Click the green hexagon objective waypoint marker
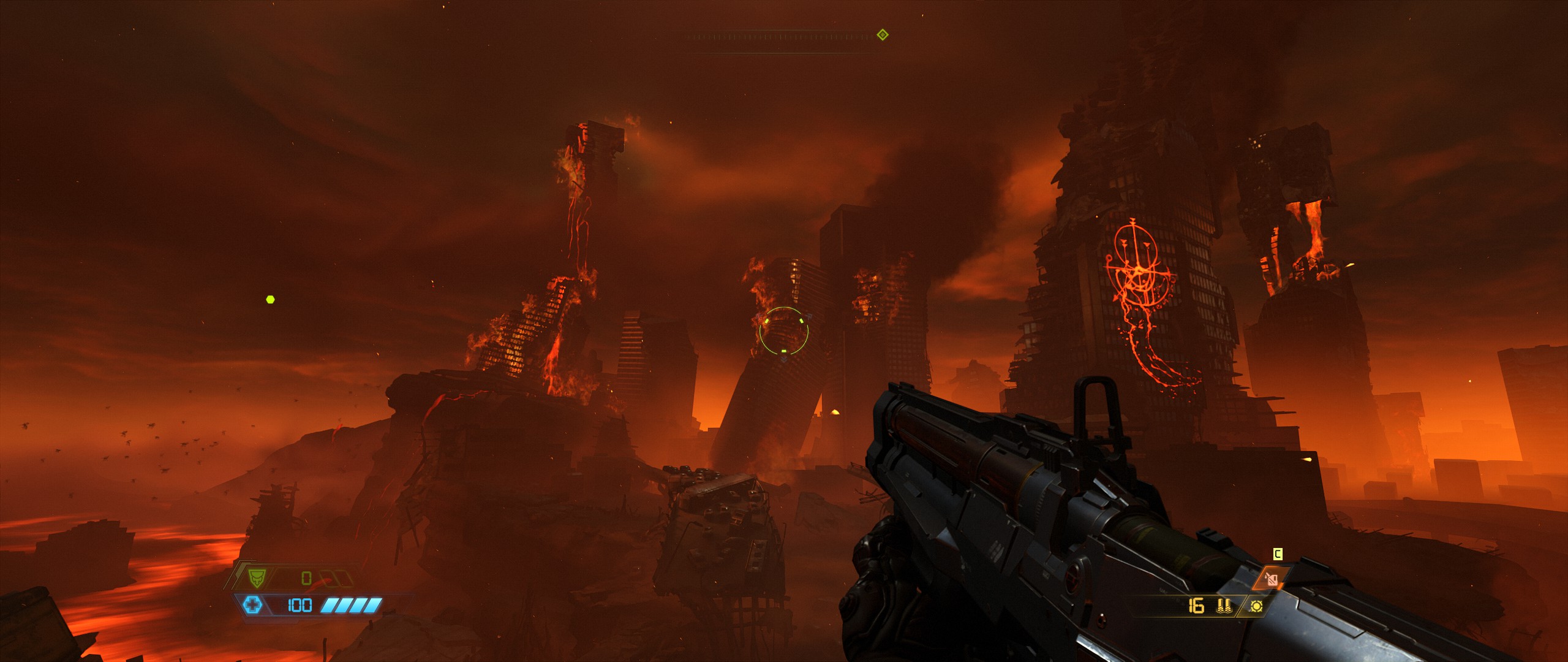This screenshot has width=1568, height=662. [x=270, y=299]
